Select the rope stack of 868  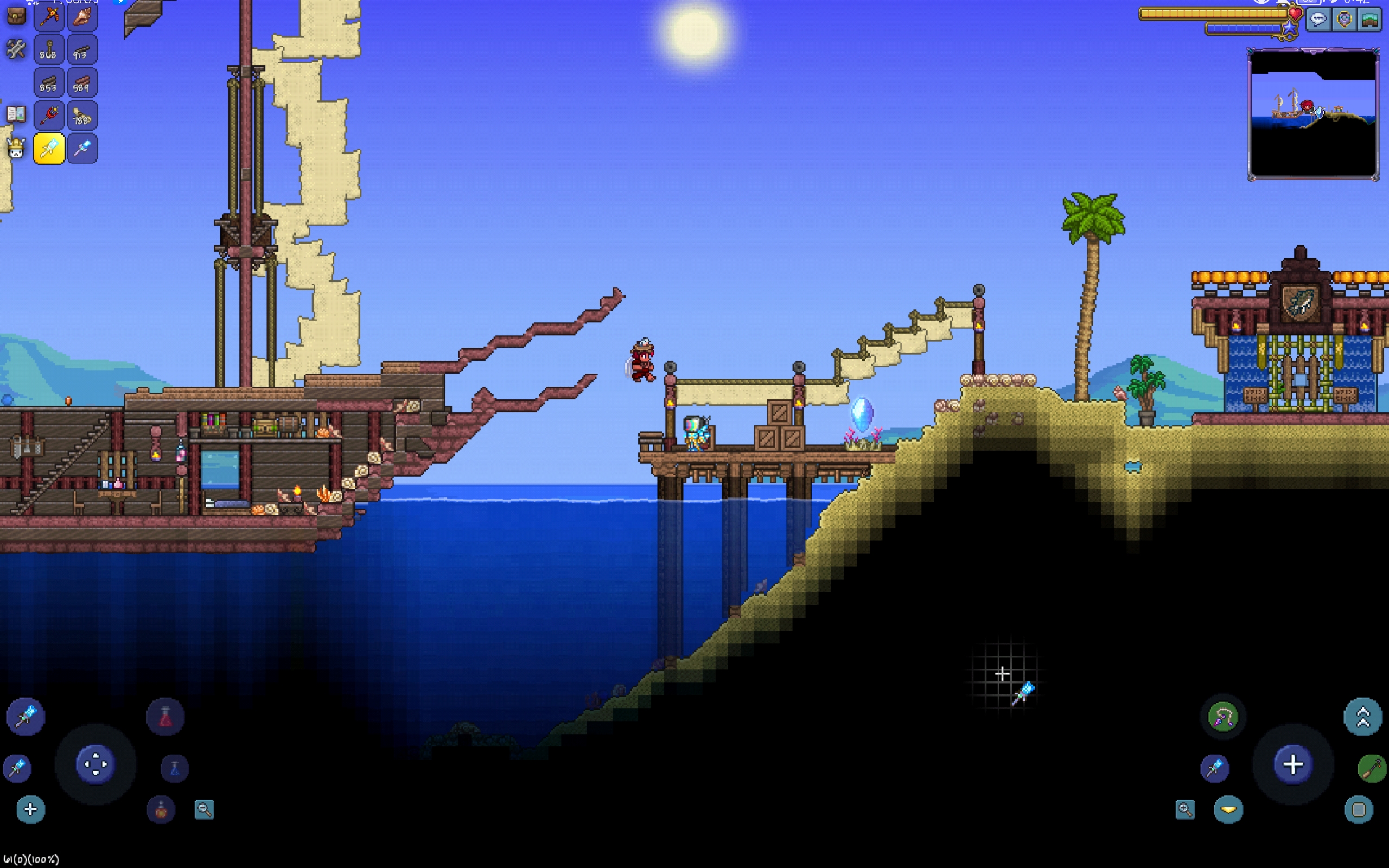(49, 50)
